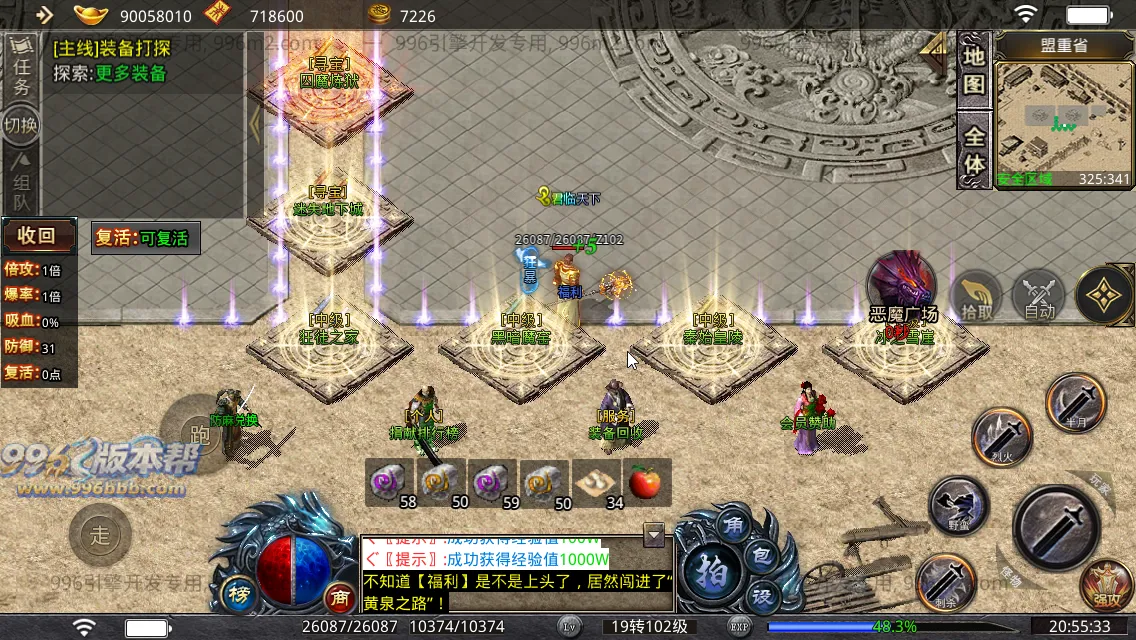Viewport: 1136px width, 640px height.
Task: Use the red apple in the hotbar
Action: [x=646, y=483]
